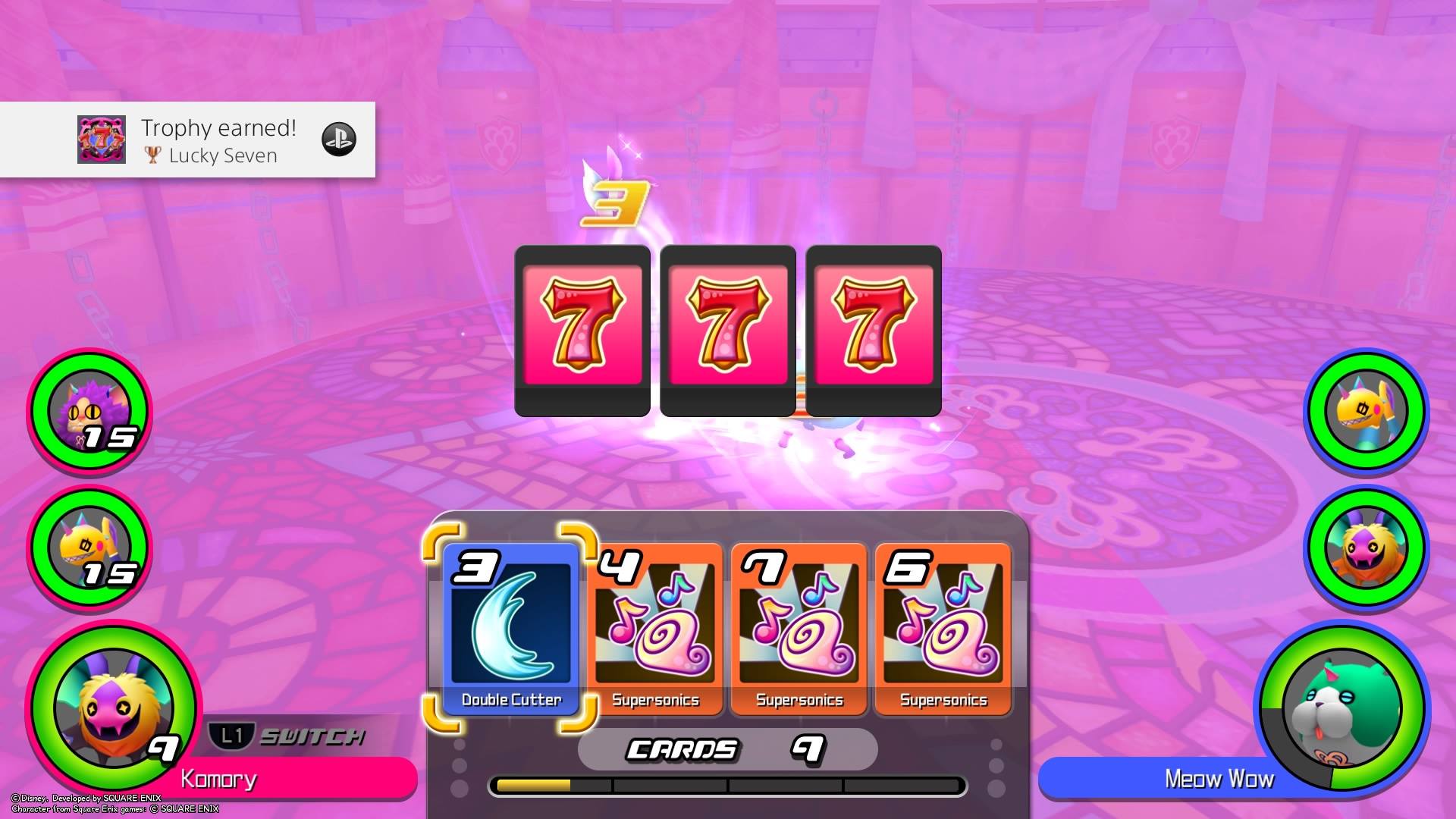Select the Komory name banner
This screenshot has width=1456, height=819.
pos(220,780)
